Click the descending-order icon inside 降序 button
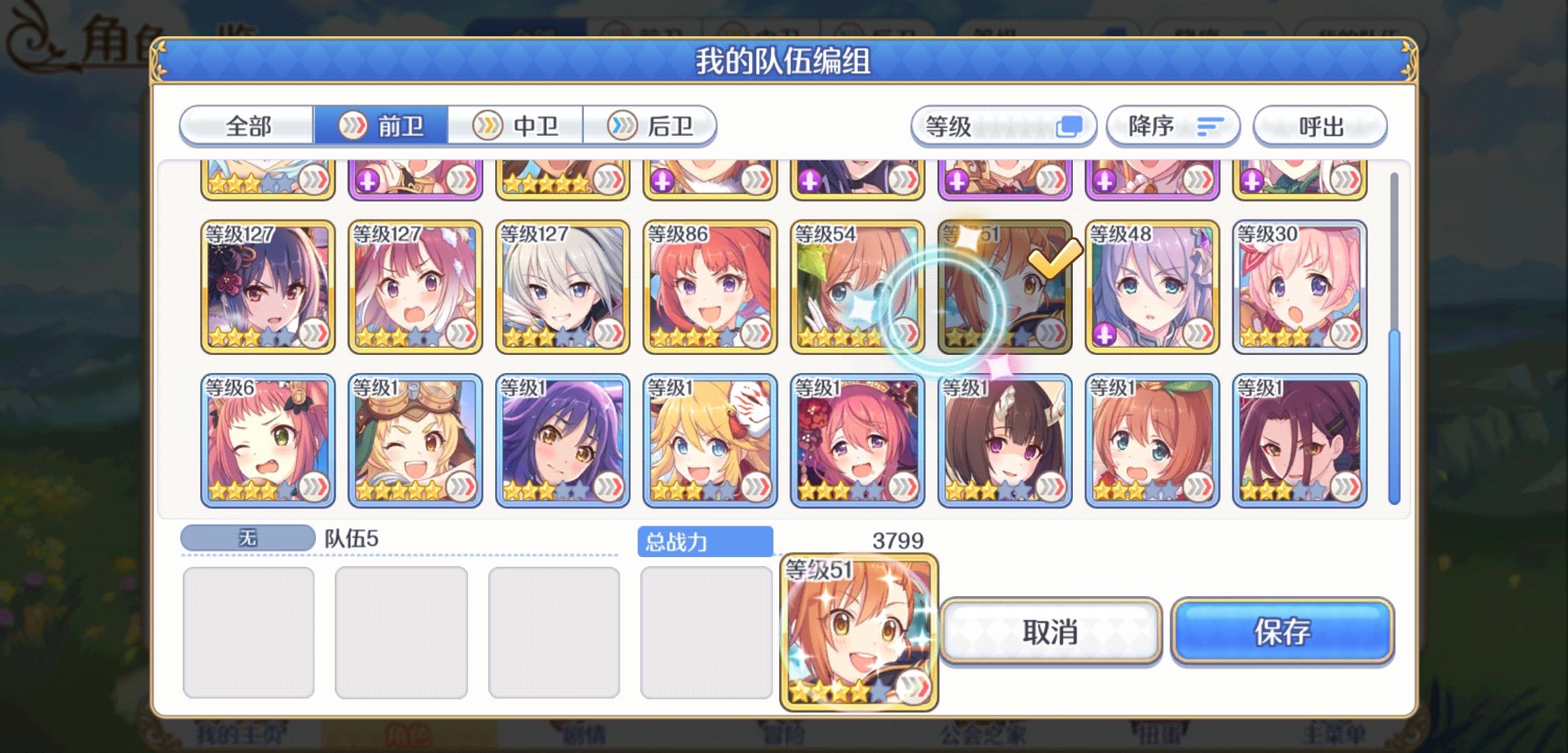Image resolution: width=1568 pixels, height=753 pixels. pos(1212,125)
